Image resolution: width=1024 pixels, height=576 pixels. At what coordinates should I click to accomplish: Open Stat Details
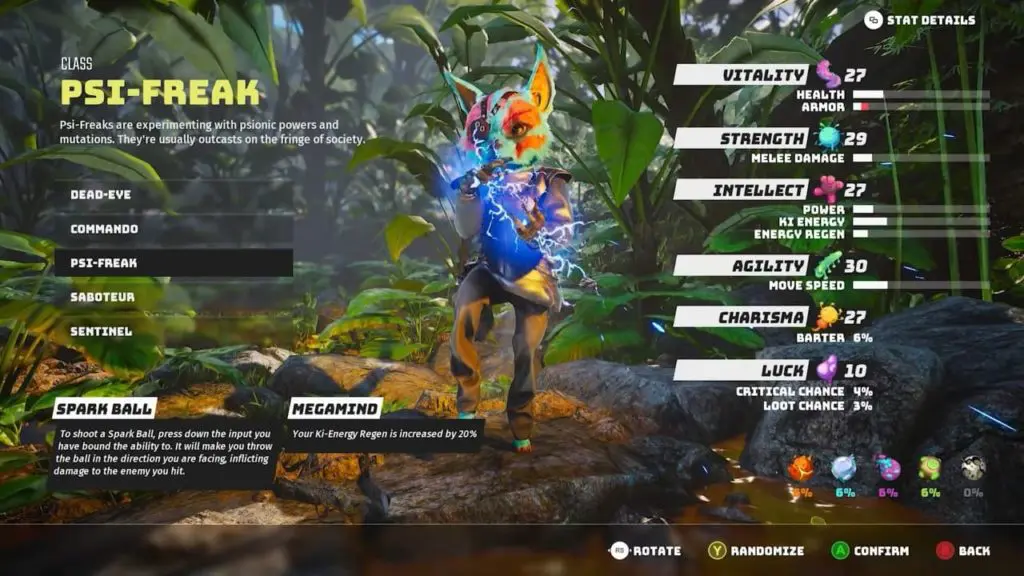[920, 20]
